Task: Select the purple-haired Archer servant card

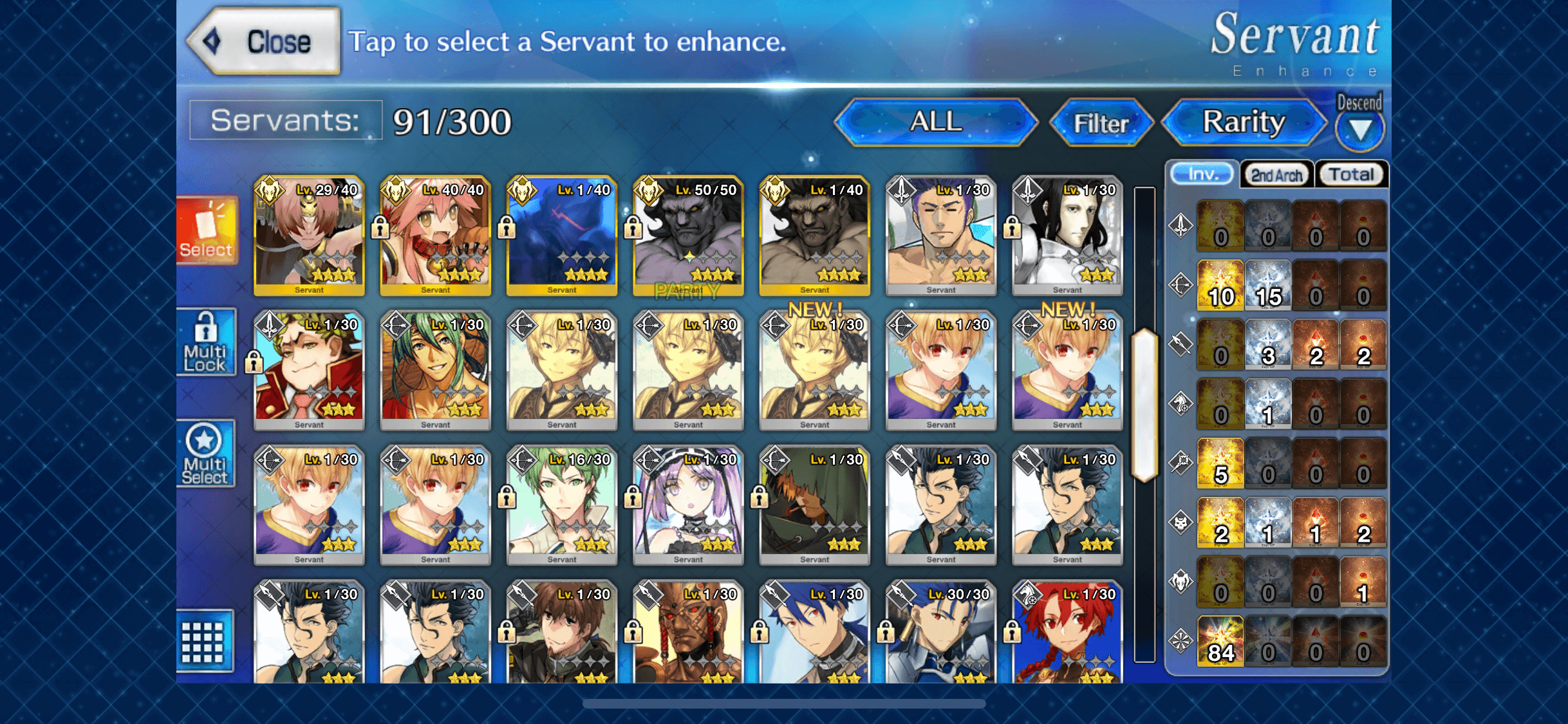Action: (688, 505)
